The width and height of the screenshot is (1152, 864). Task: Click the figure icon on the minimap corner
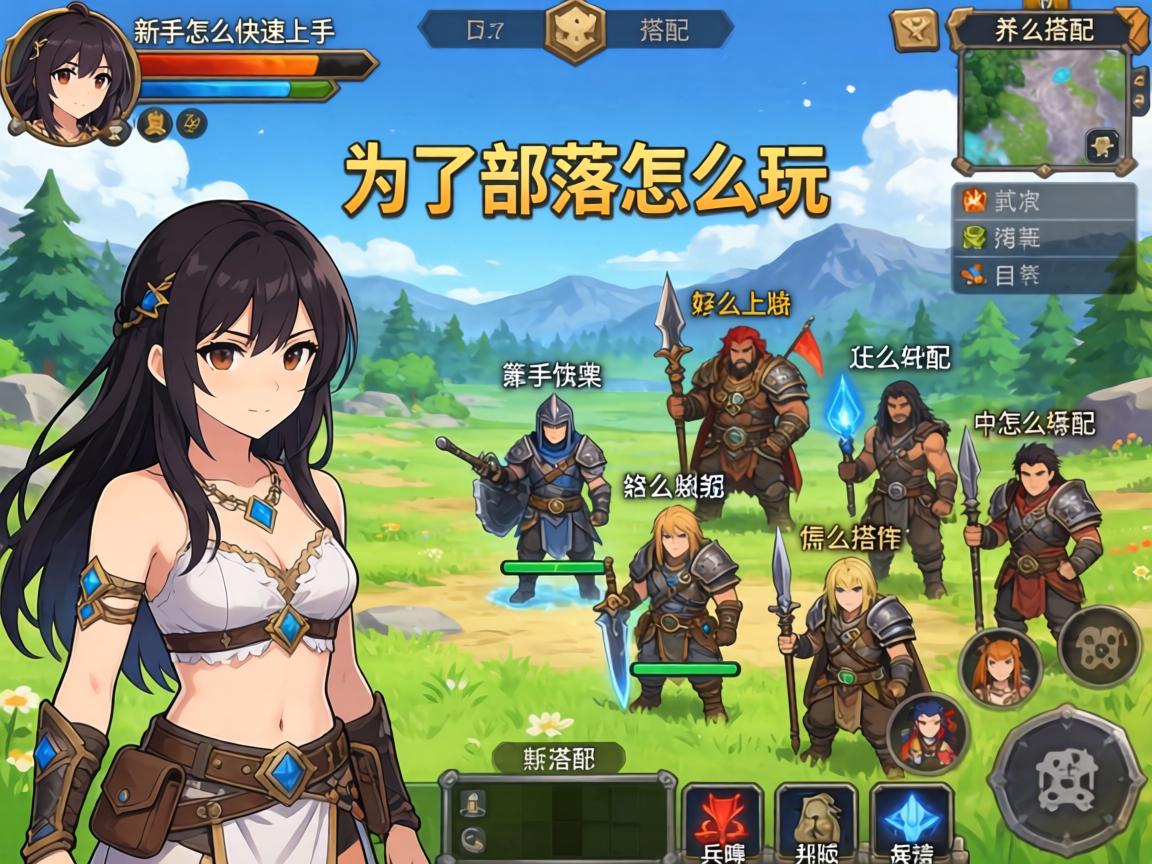1104,146
